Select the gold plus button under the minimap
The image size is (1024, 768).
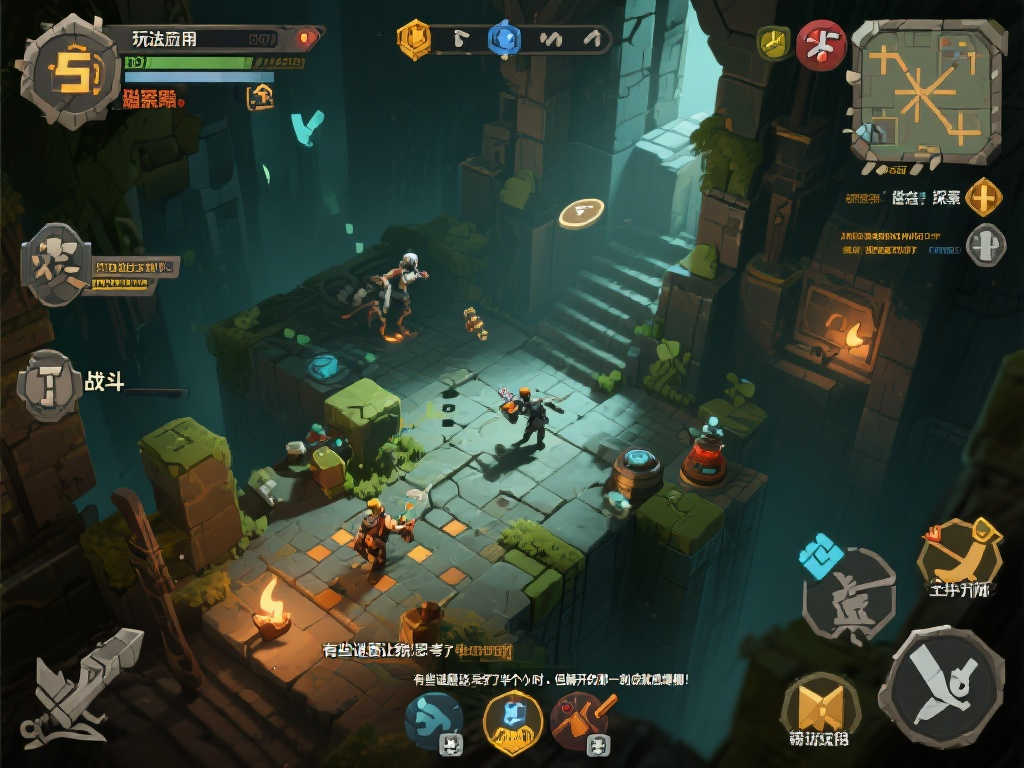click(985, 197)
